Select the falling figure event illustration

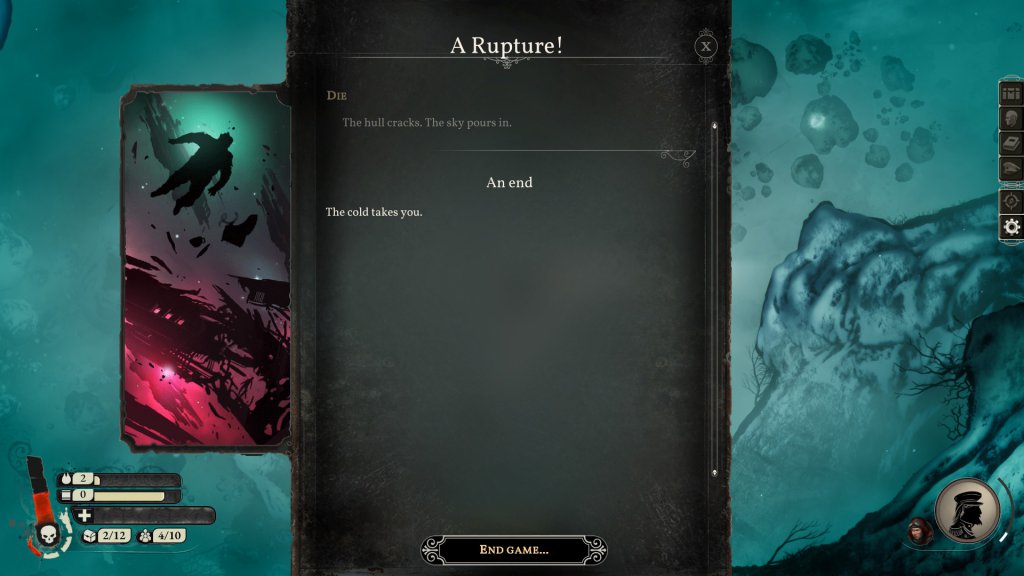205,267
